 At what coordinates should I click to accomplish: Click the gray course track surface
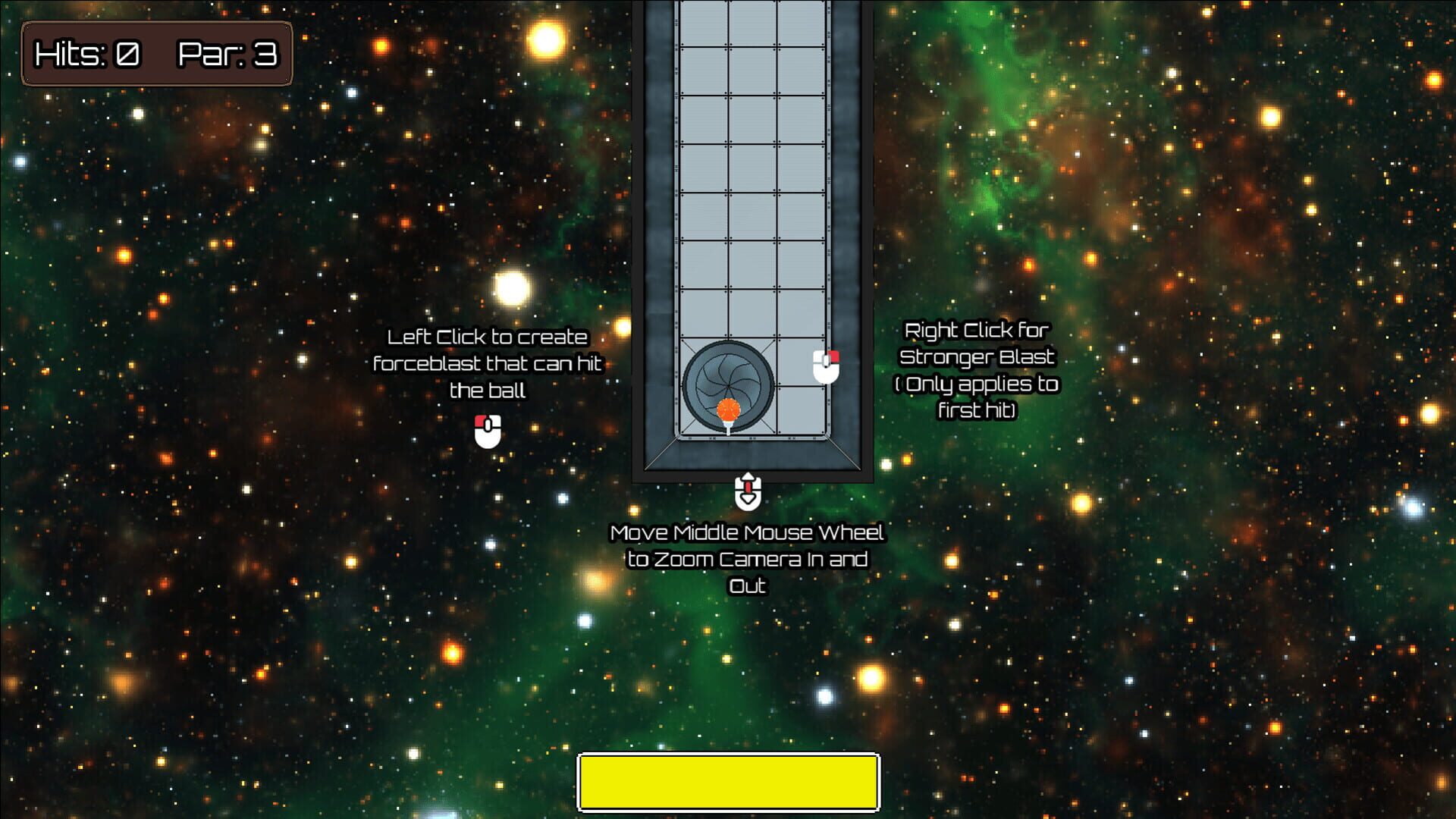[751, 190]
